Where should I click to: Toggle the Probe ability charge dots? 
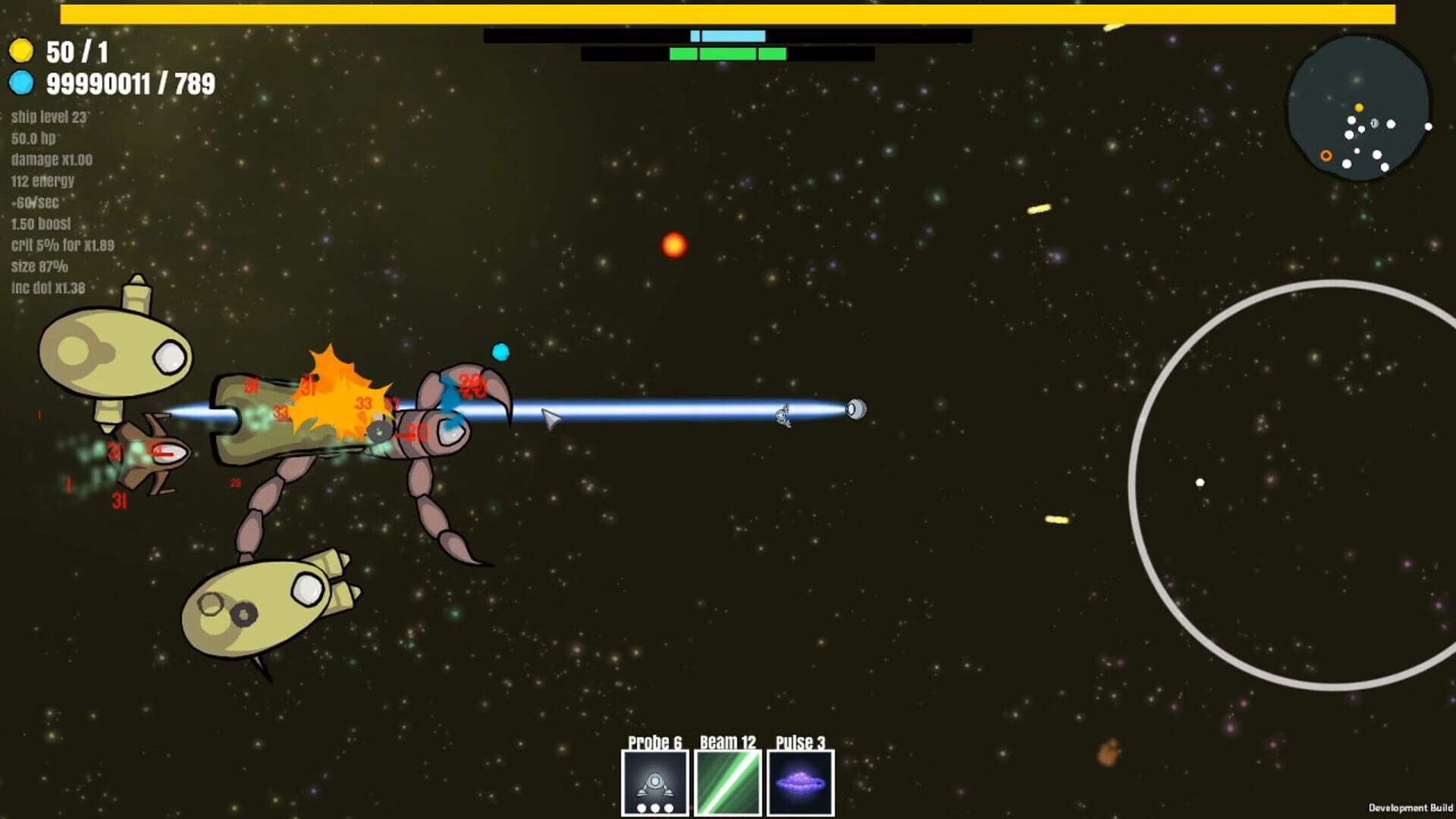click(x=655, y=808)
